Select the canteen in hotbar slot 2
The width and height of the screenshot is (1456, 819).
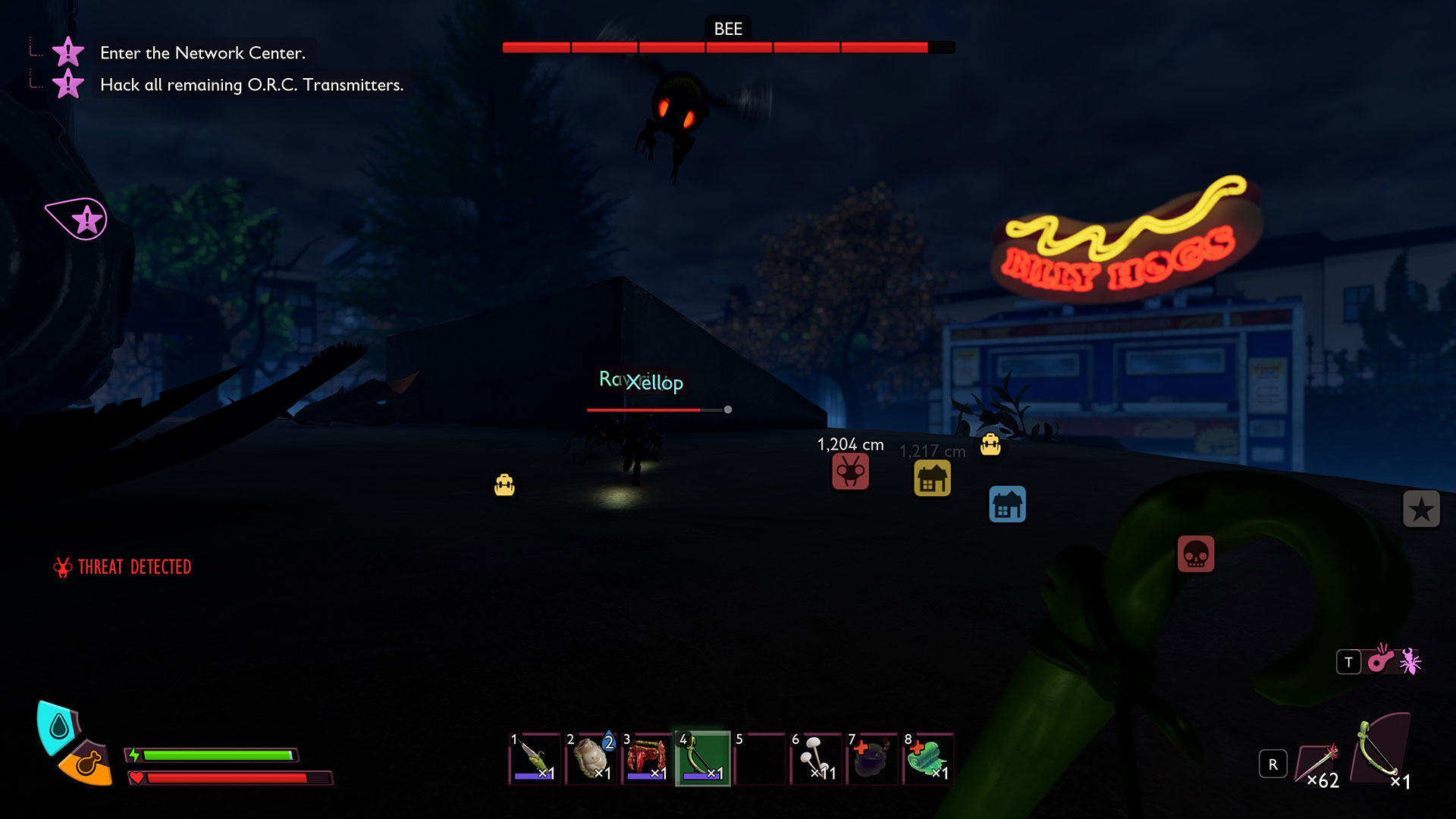coord(591,758)
